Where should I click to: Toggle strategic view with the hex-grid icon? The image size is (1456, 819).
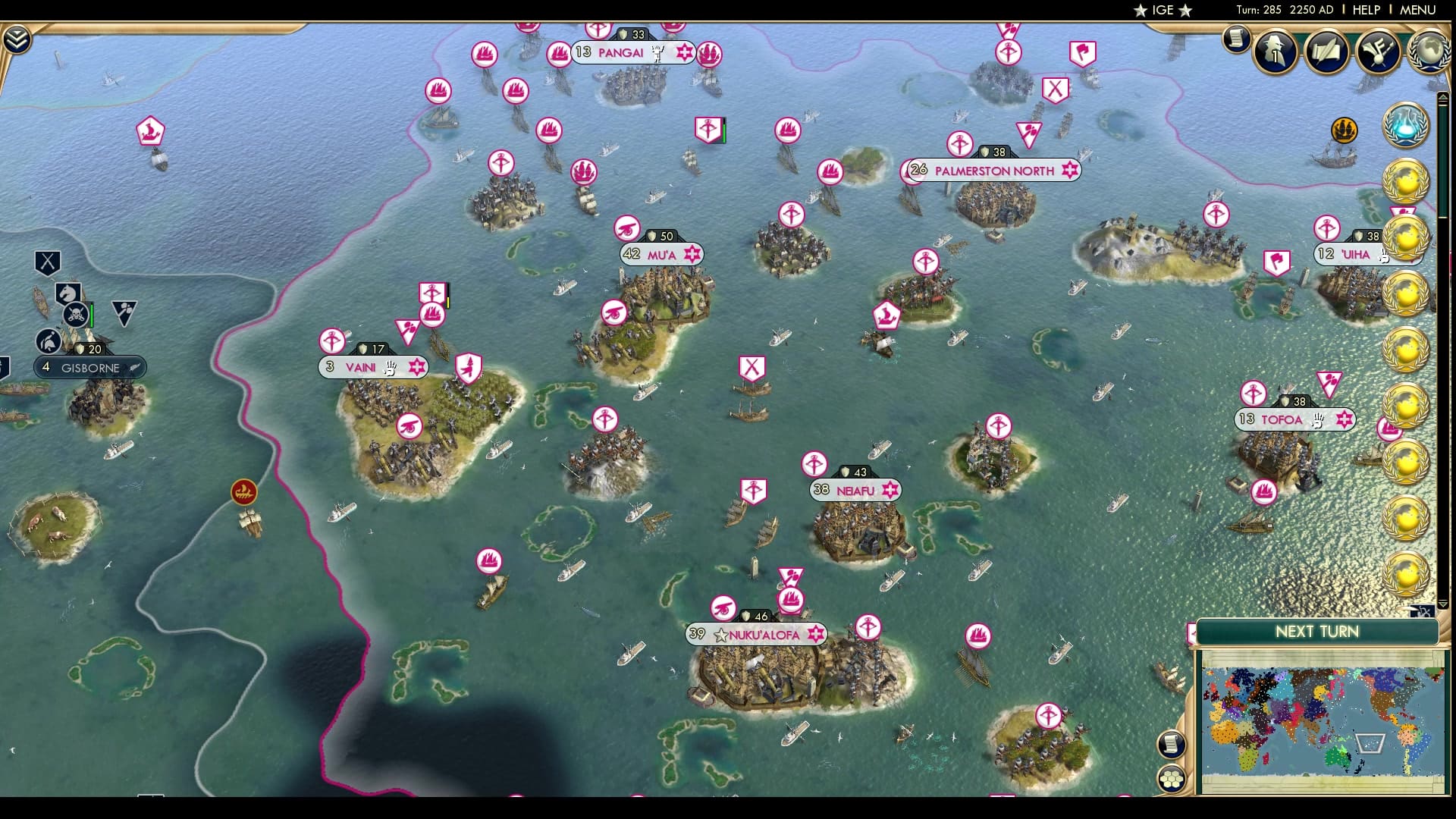1171,779
